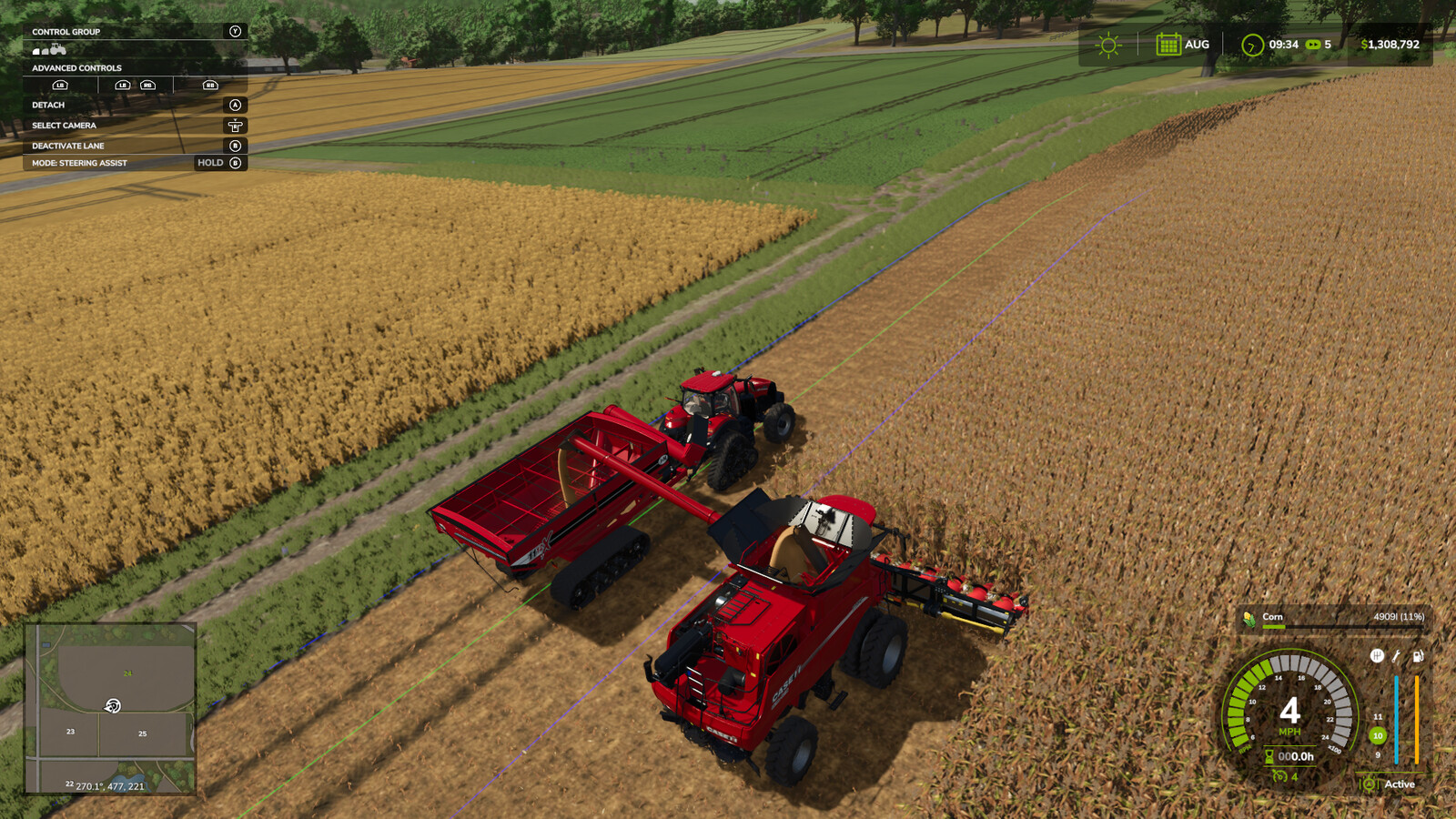Image resolution: width=1456 pixels, height=819 pixels.
Task: Click the AUG calendar icon
Action: pyautogui.click(x=1168, y=45)
